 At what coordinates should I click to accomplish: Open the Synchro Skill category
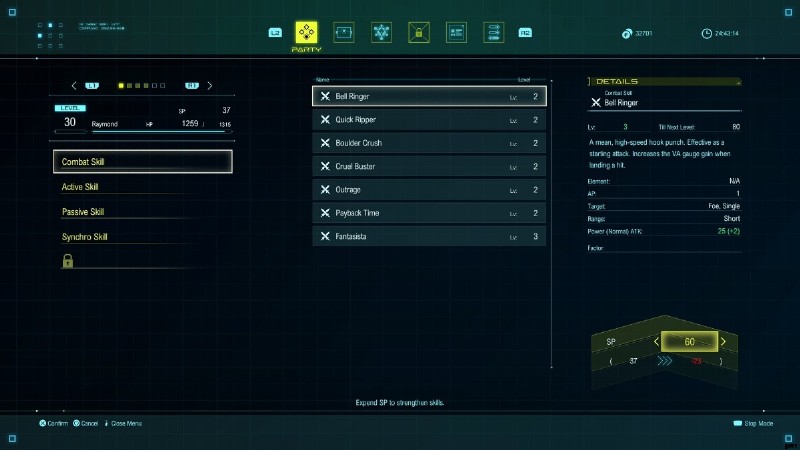(x=143, y=237)
